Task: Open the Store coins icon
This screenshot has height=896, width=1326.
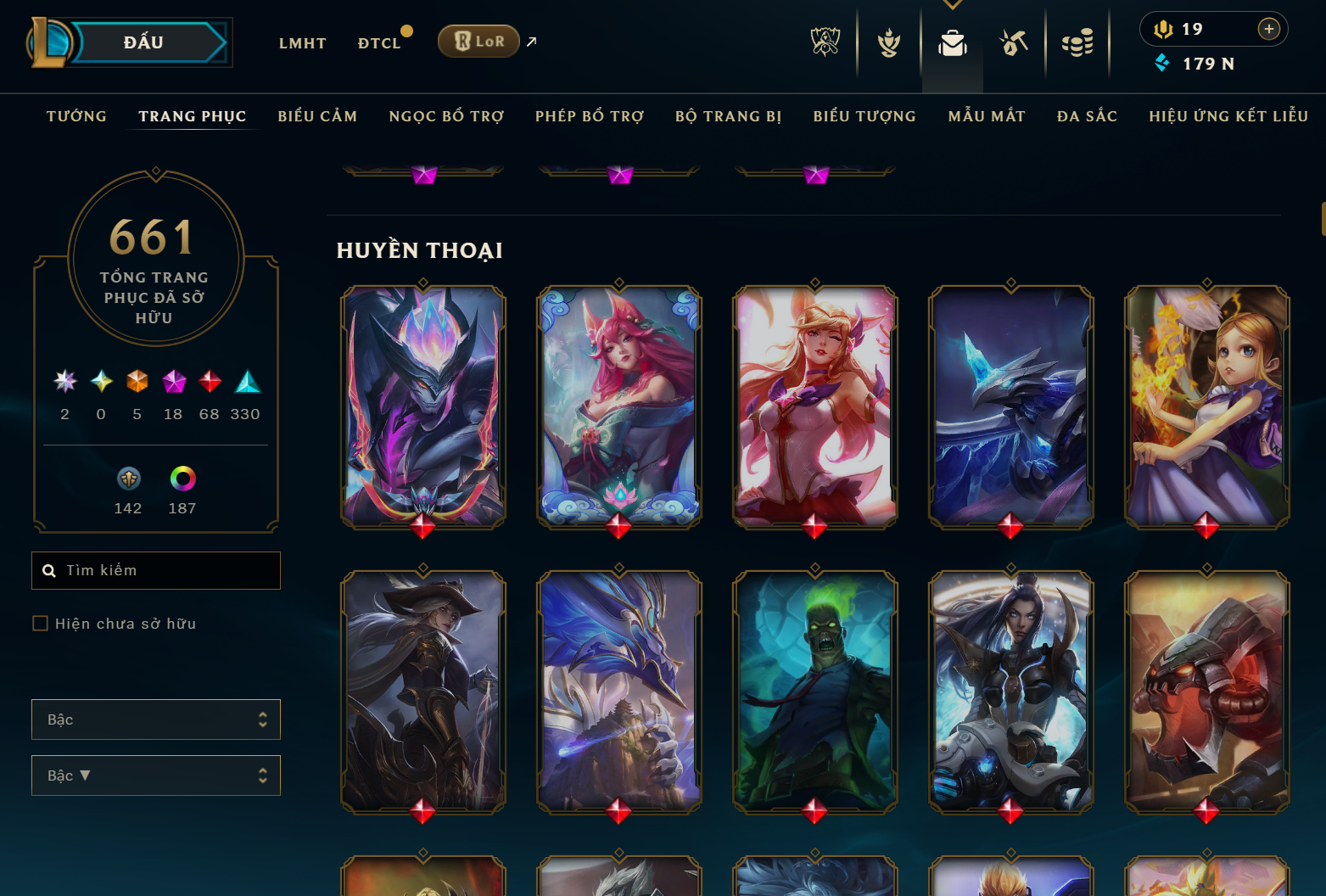Action: 1077,42
